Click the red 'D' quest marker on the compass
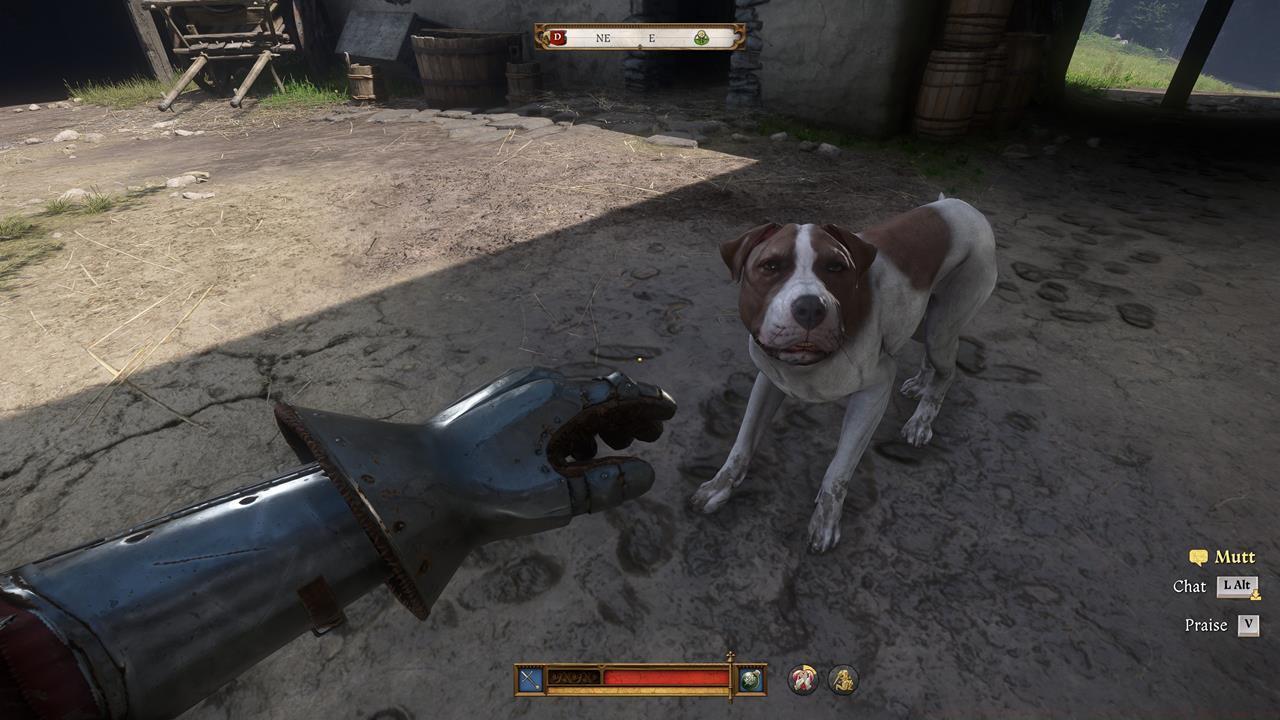 coord(557,38)
